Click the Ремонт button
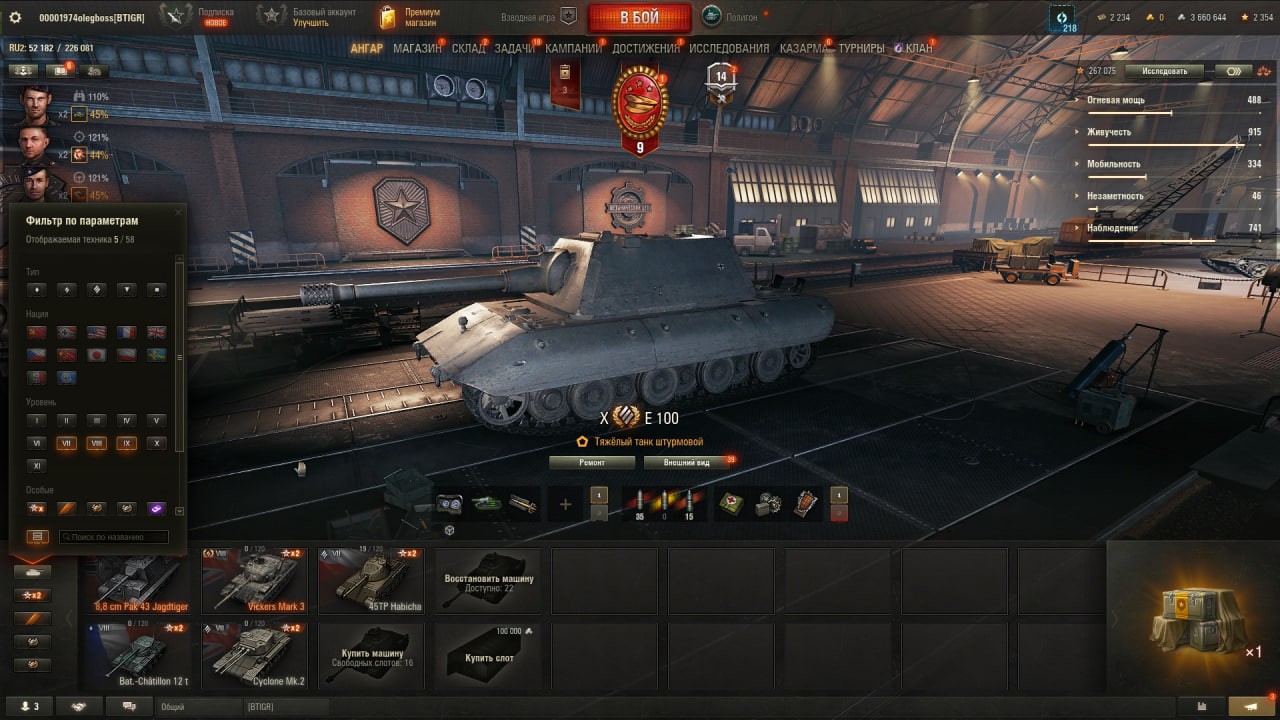 pyautogui.click(x=592, y=463)
